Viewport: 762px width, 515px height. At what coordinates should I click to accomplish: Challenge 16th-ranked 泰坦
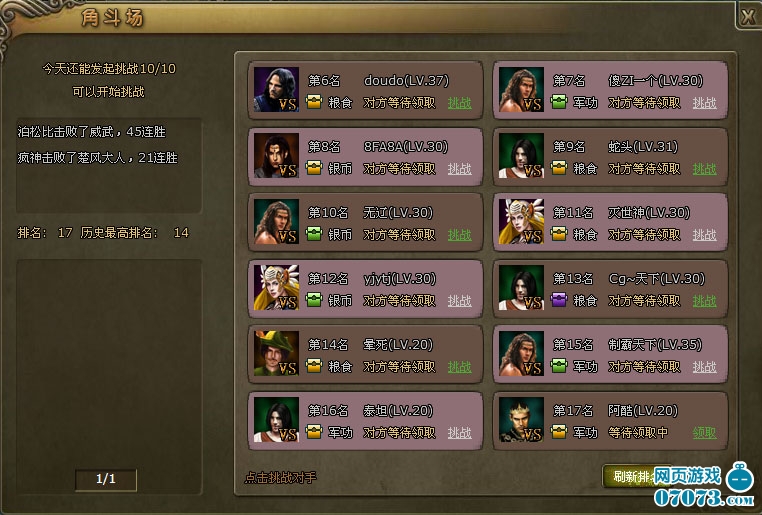coord(459,432)
